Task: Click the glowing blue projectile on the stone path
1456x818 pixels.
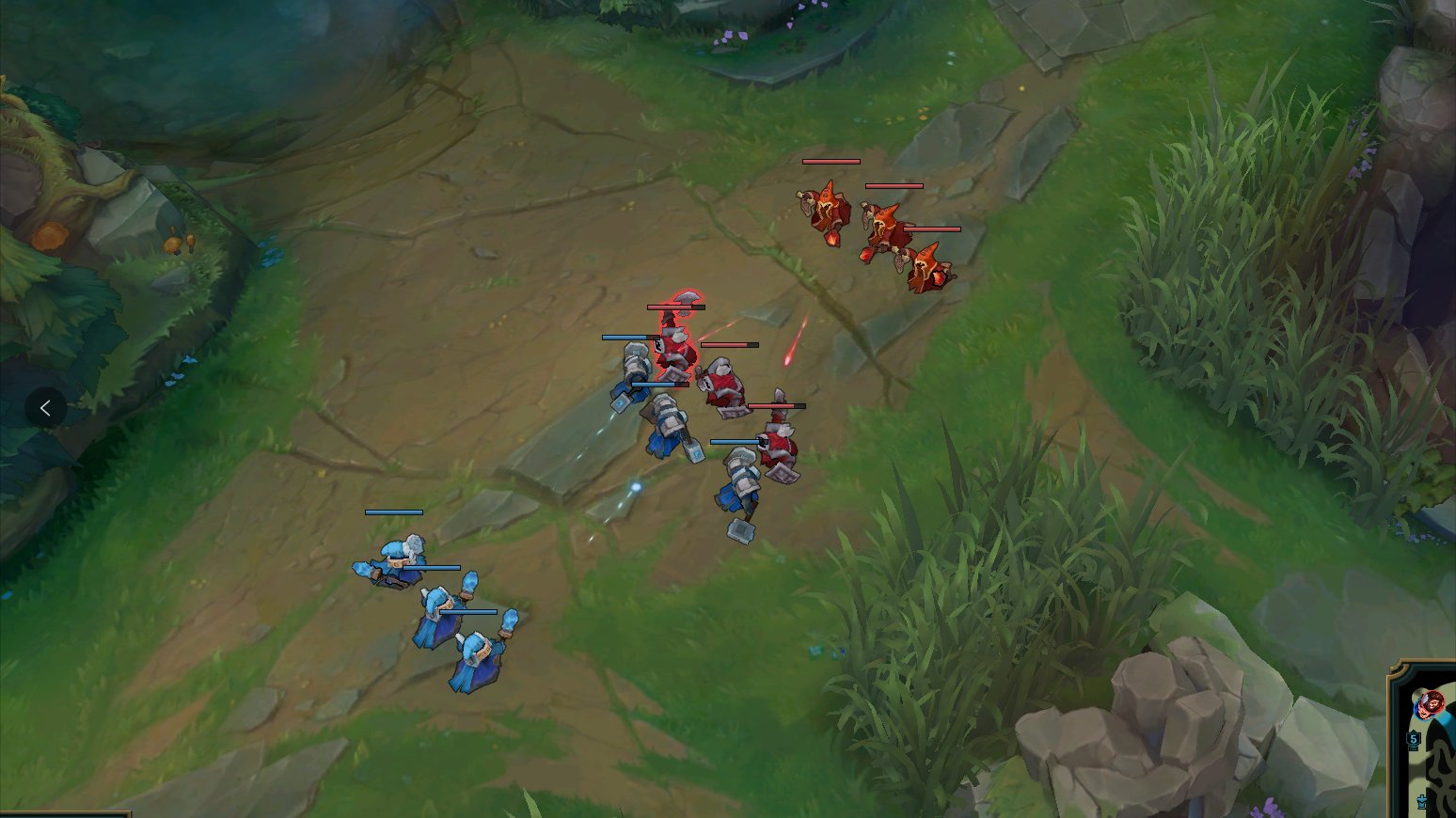Action: (x=638, y=485)
